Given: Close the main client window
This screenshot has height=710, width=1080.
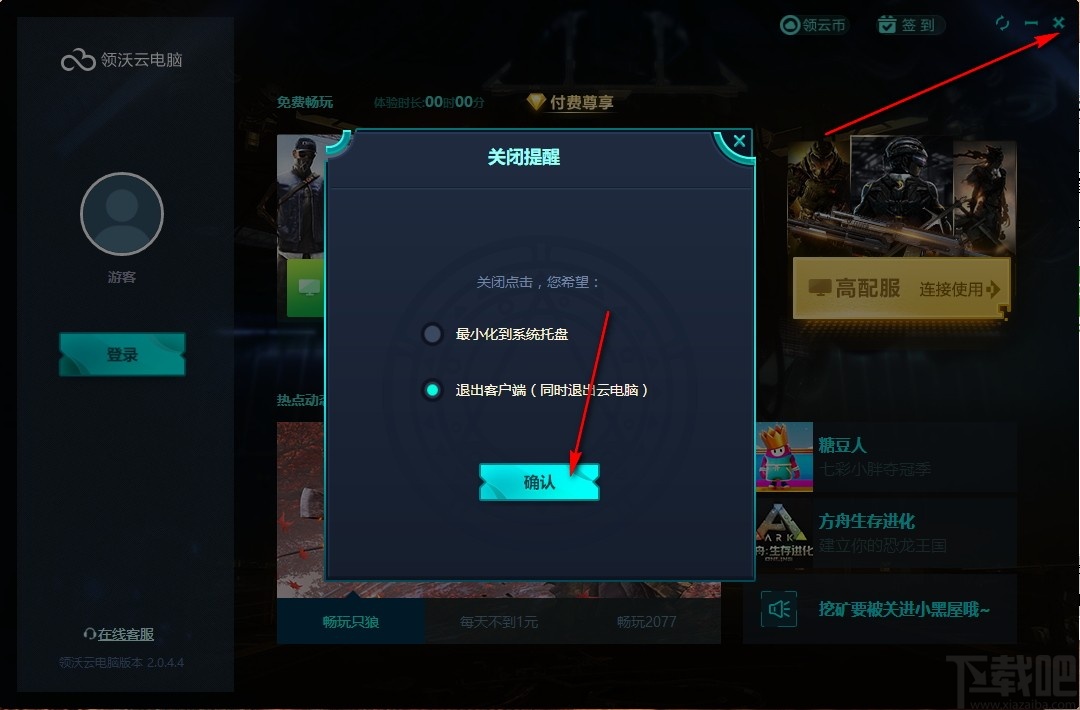Looking at the screenshot, I should pos(1059,22).
